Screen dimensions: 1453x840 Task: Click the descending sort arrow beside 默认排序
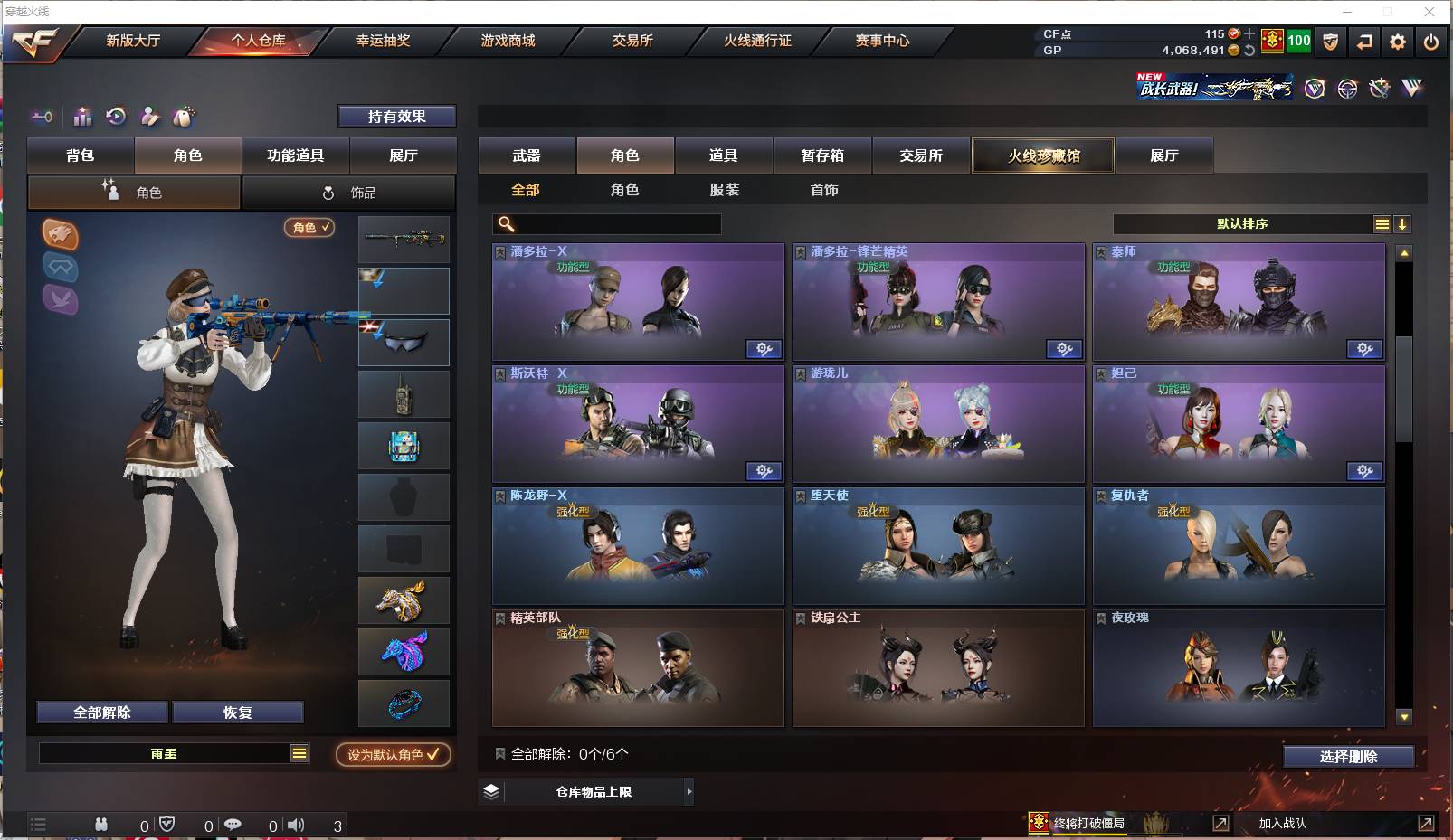click(x=1402, y=223)
